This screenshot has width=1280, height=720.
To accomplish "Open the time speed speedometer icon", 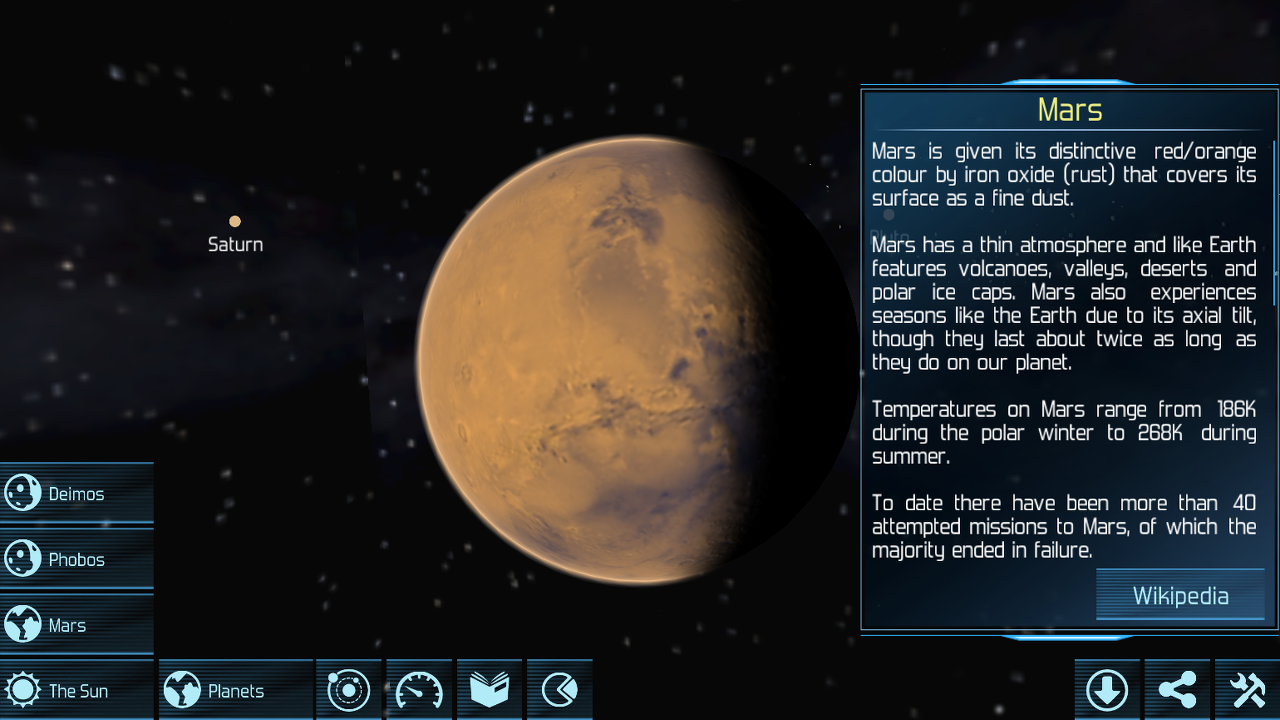I will [418, 689].
